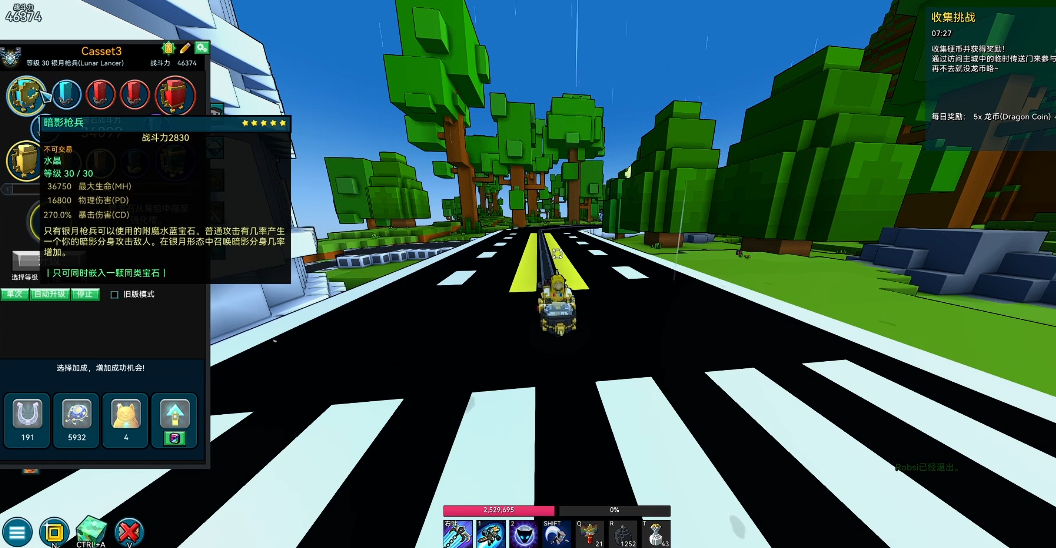Click the 停止 stop button
Viewport: 1056px width, 548px height.
tap(86, 295)
